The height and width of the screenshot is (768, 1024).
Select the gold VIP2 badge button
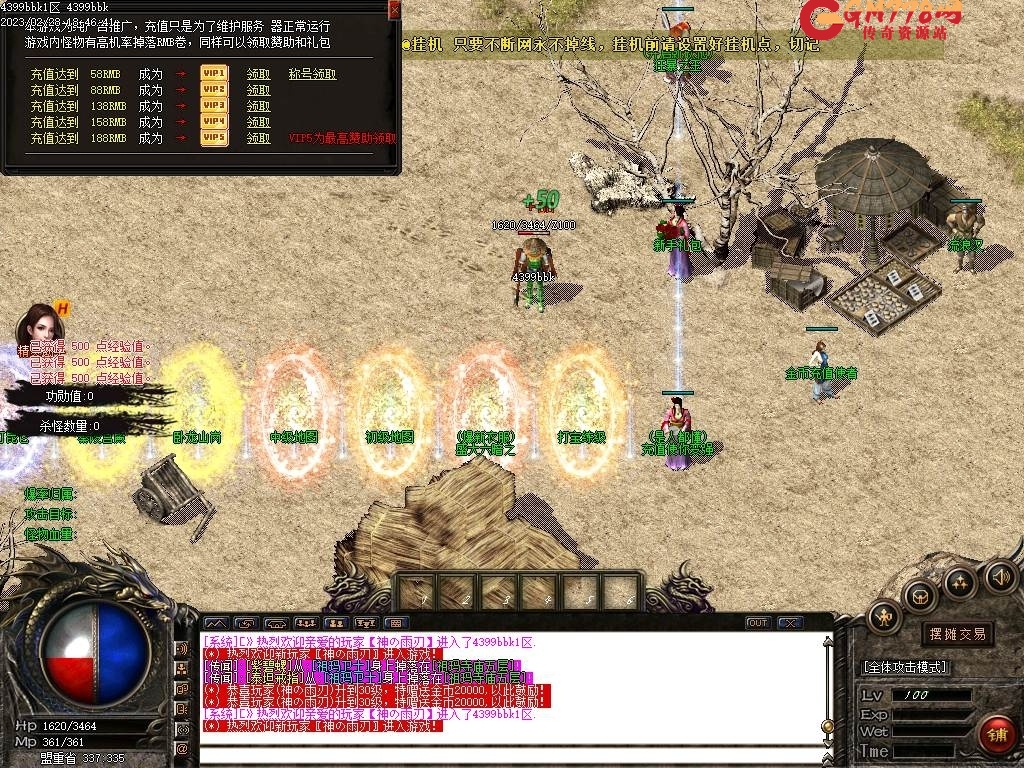[x=214, y=90]
